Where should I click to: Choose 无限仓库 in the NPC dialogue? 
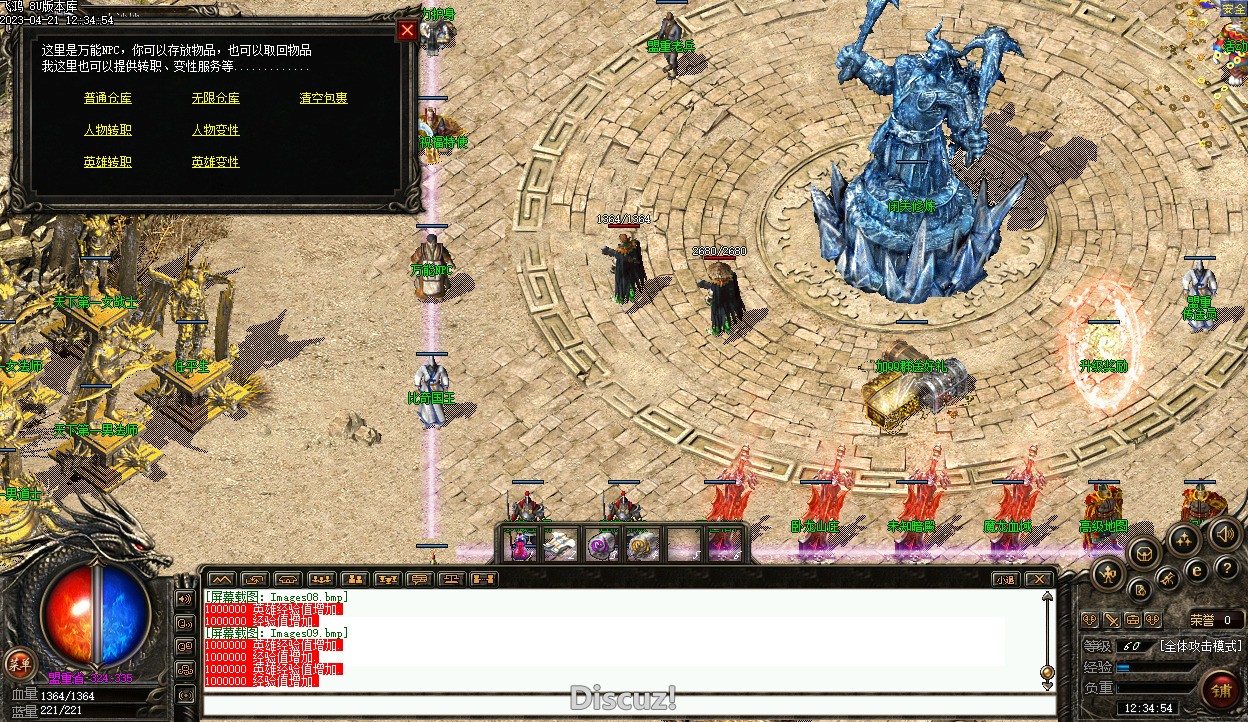click(x=216, y=98)
